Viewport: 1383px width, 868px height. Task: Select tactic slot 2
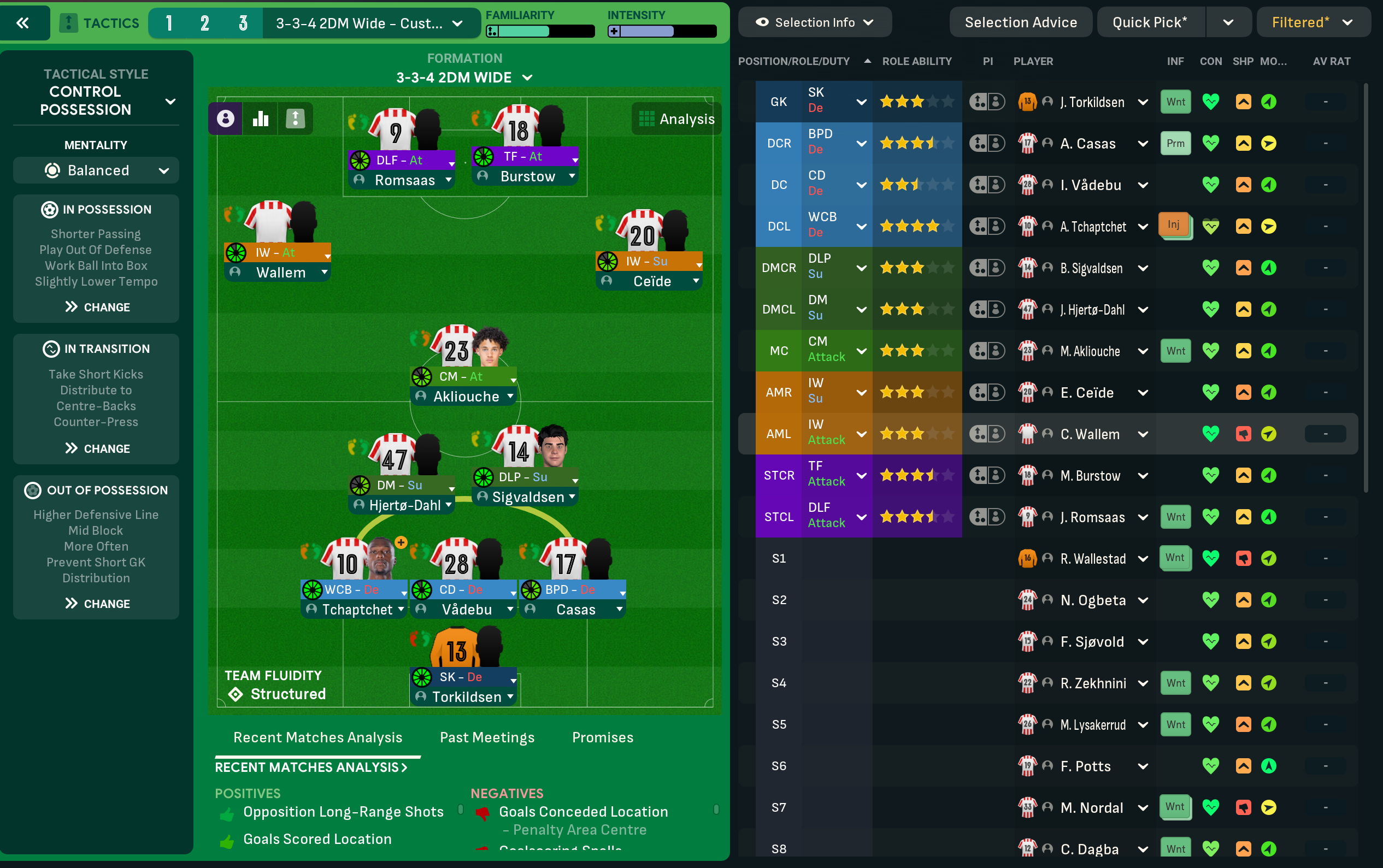[x=205, y=23]
